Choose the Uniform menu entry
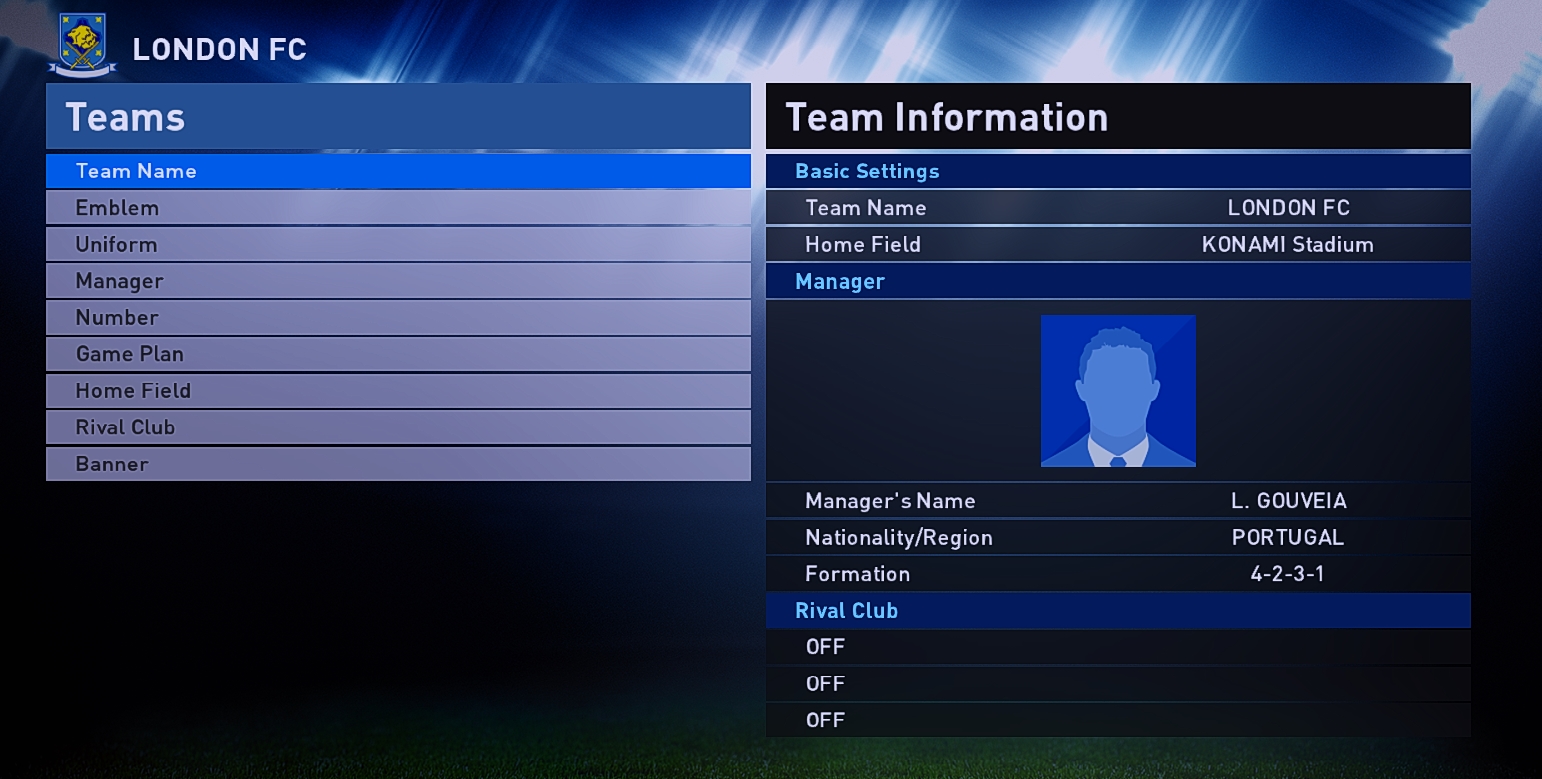 click(398, 245)
